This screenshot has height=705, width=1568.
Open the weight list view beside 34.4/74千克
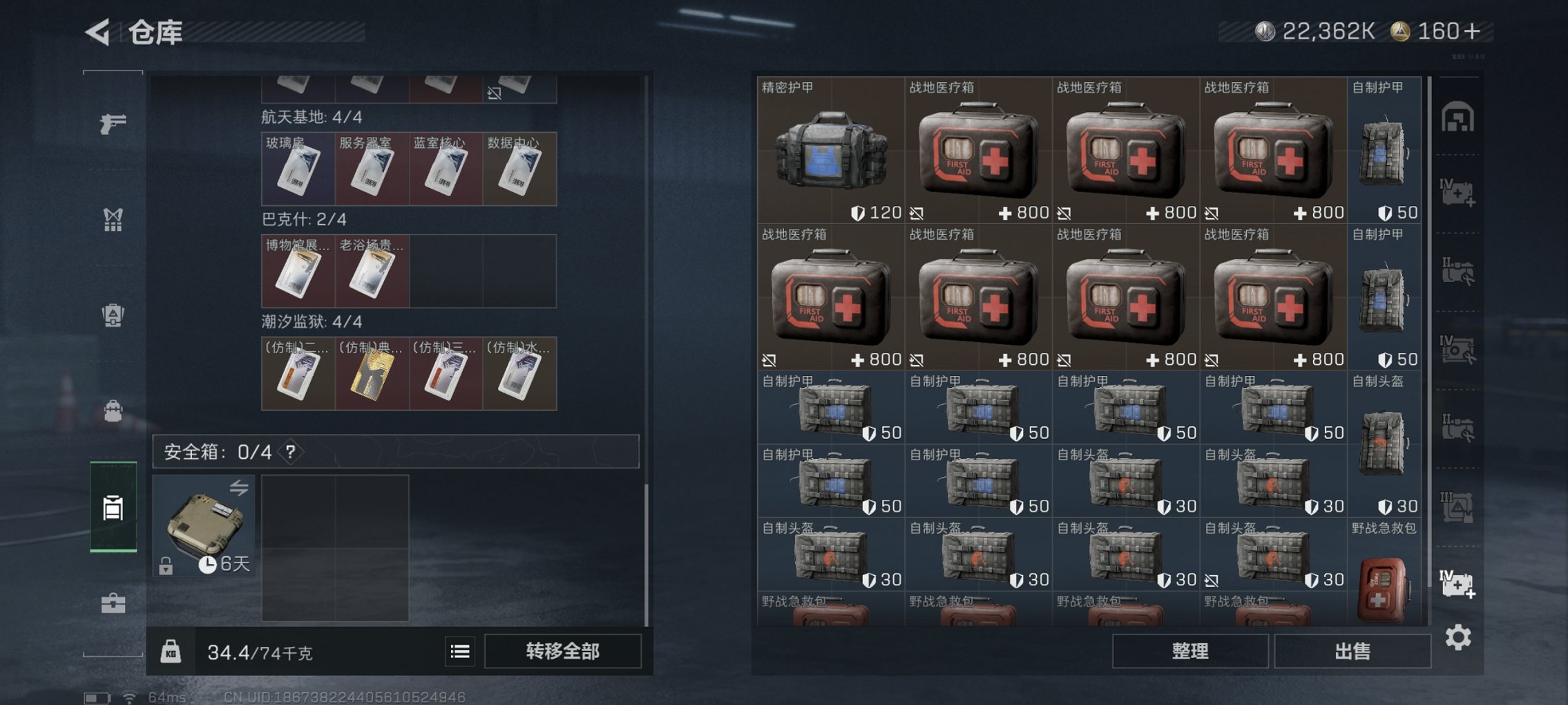coord(460,652)
